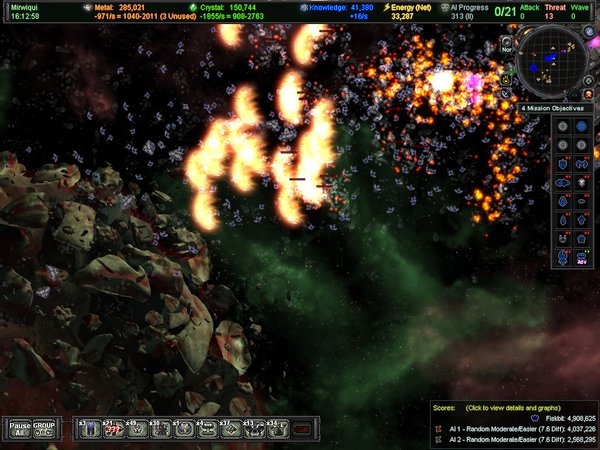Click the Threat counter in the top bar
The height and width of the screenshot is (450, 600).
click(555, 11)
